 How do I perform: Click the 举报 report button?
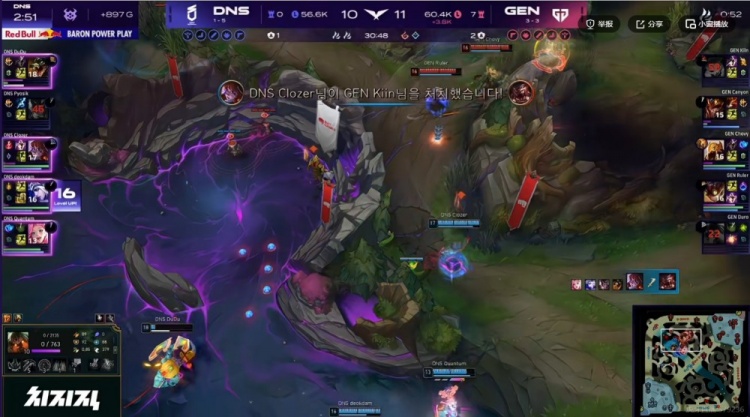600,24
